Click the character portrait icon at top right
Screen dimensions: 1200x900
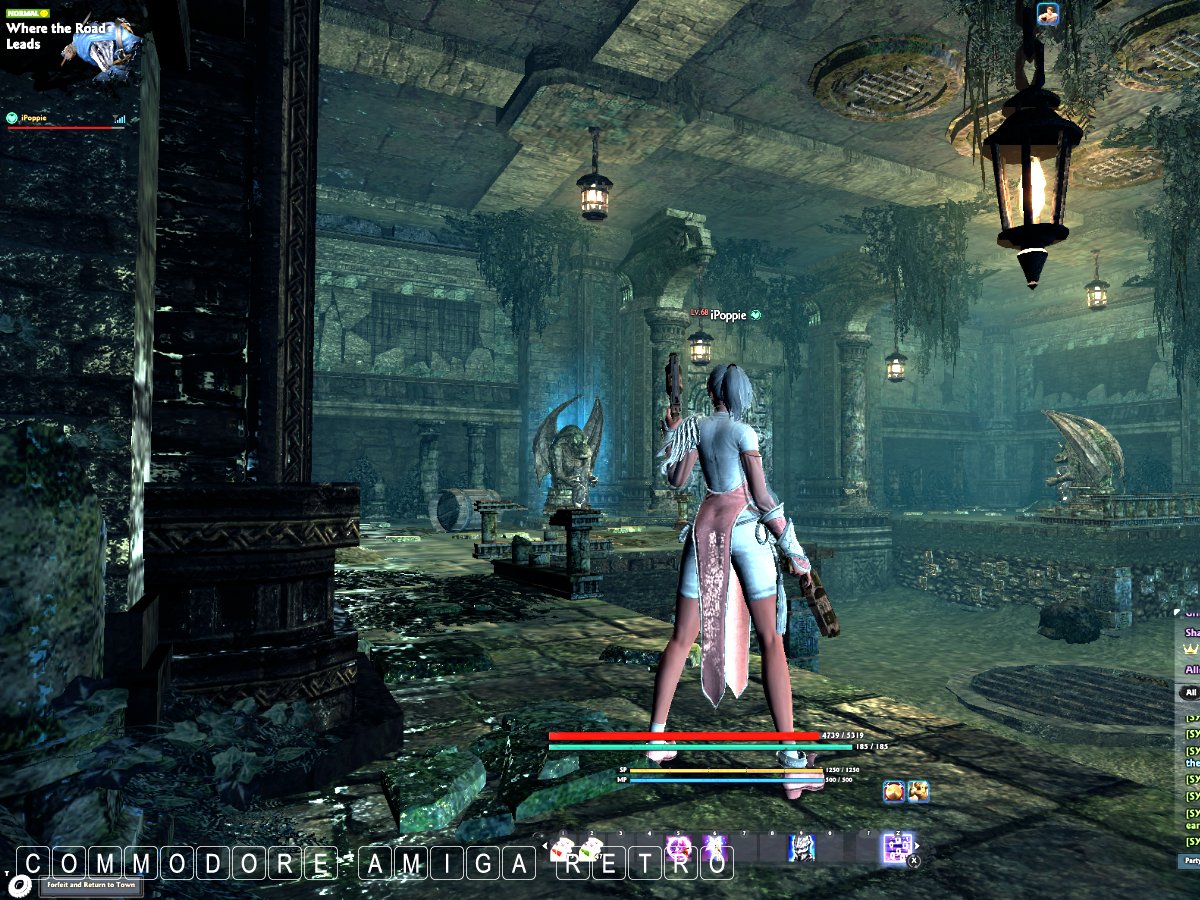[1048, 13]
